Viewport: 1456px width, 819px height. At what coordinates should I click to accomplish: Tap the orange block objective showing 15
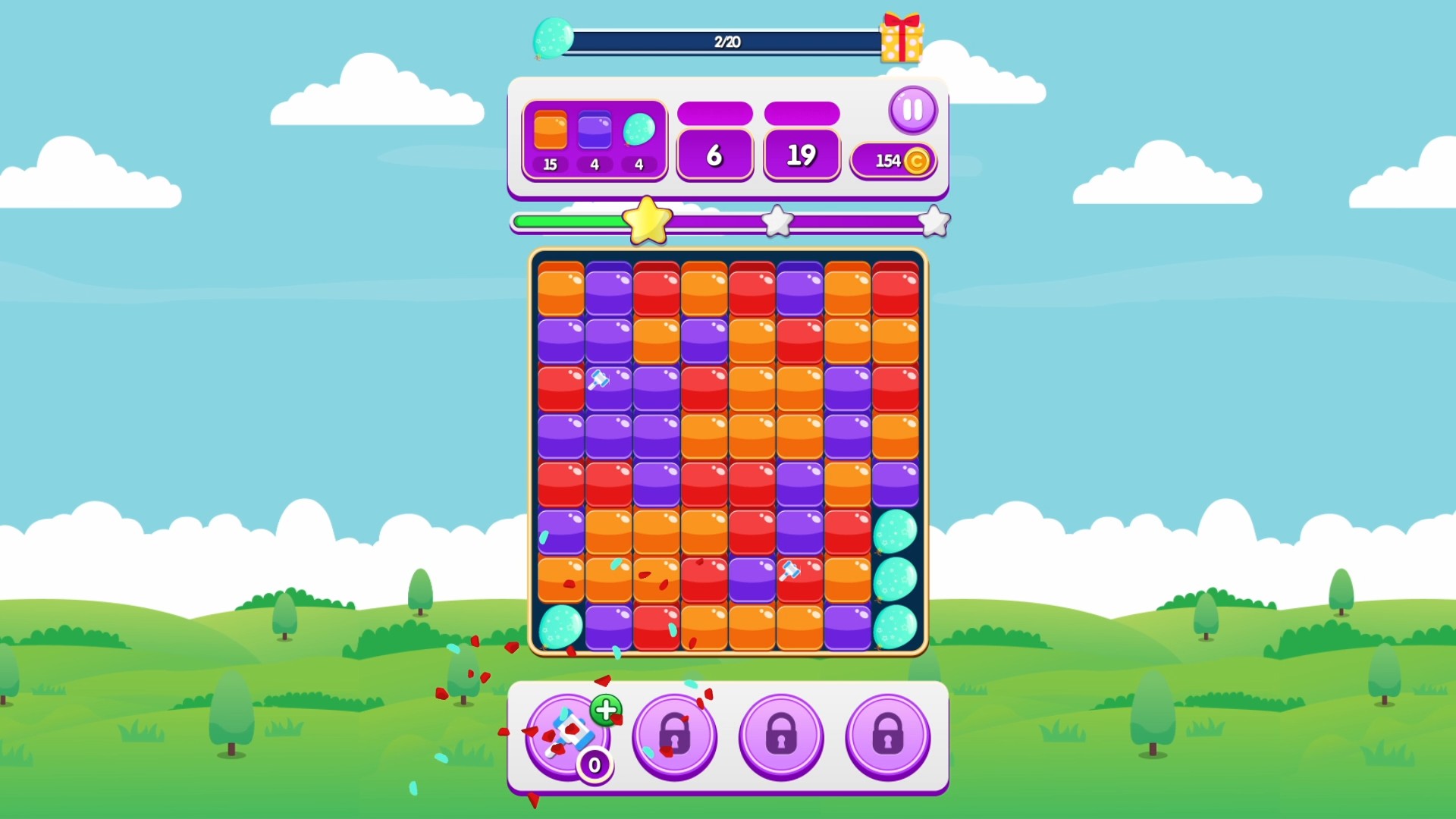[x=551, y=136]
